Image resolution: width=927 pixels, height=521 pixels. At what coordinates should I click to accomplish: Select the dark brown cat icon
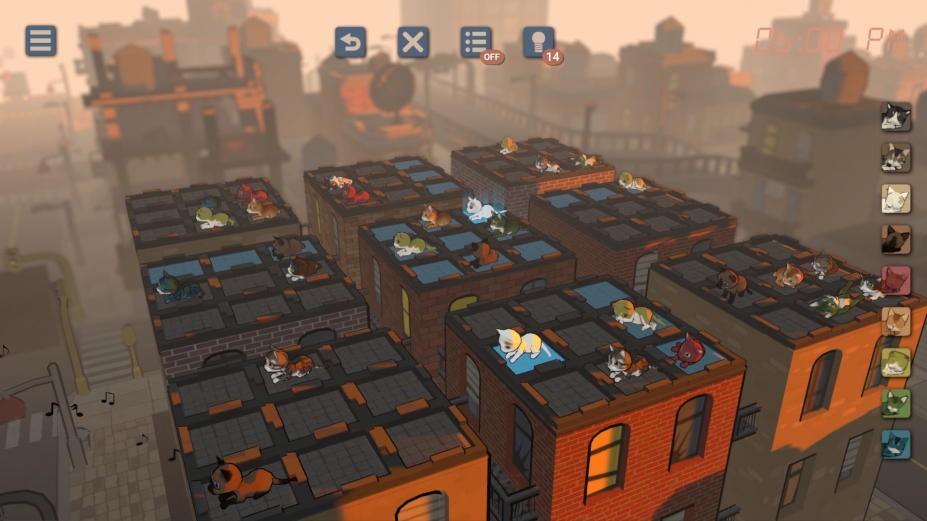[895, 240]
